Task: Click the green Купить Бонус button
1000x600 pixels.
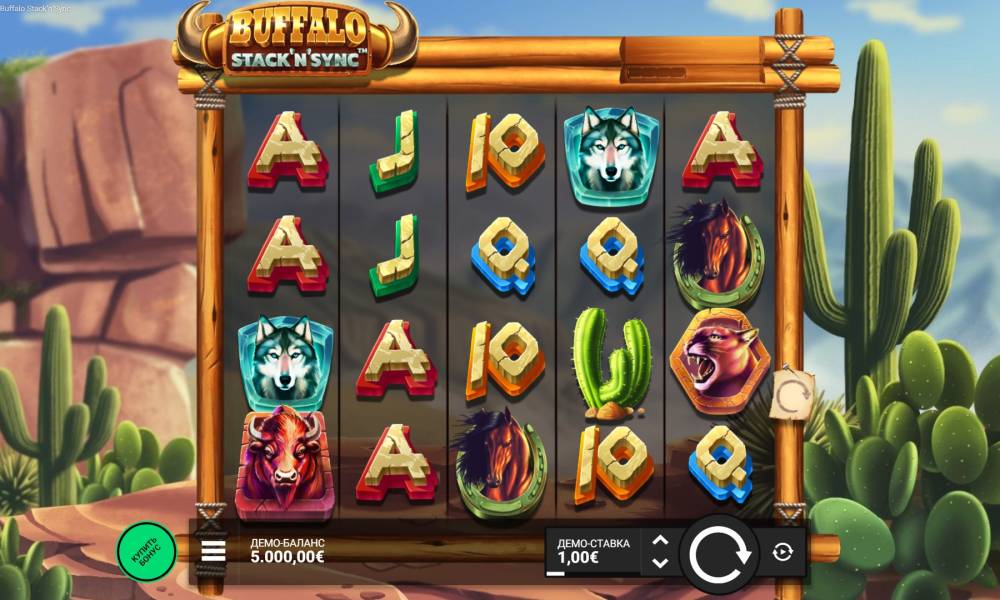Action: 146,551
